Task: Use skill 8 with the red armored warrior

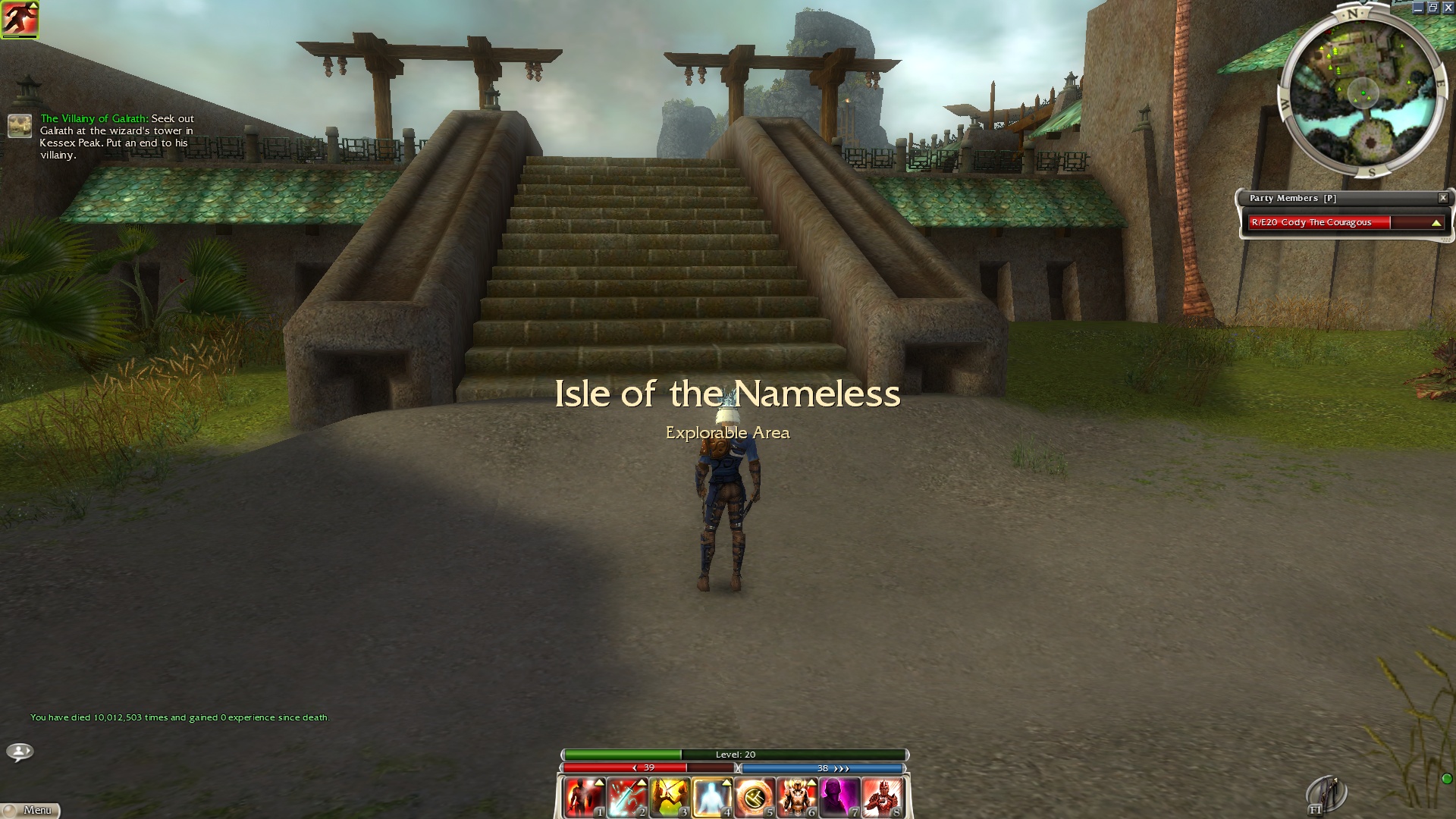Action: pyautogui.click(x=881, y=797)
